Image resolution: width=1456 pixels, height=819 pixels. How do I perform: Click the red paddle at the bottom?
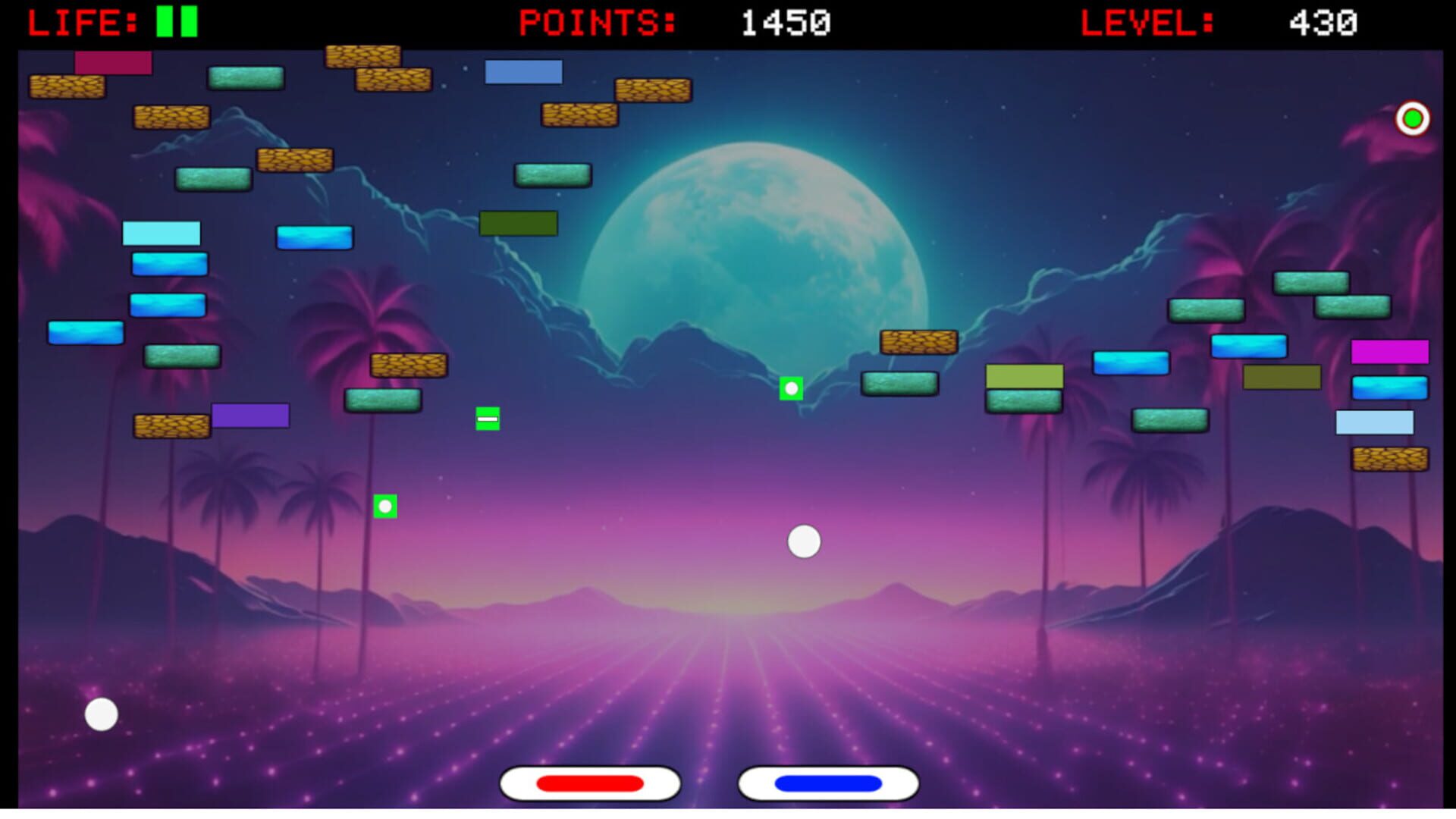click(588, 783)
